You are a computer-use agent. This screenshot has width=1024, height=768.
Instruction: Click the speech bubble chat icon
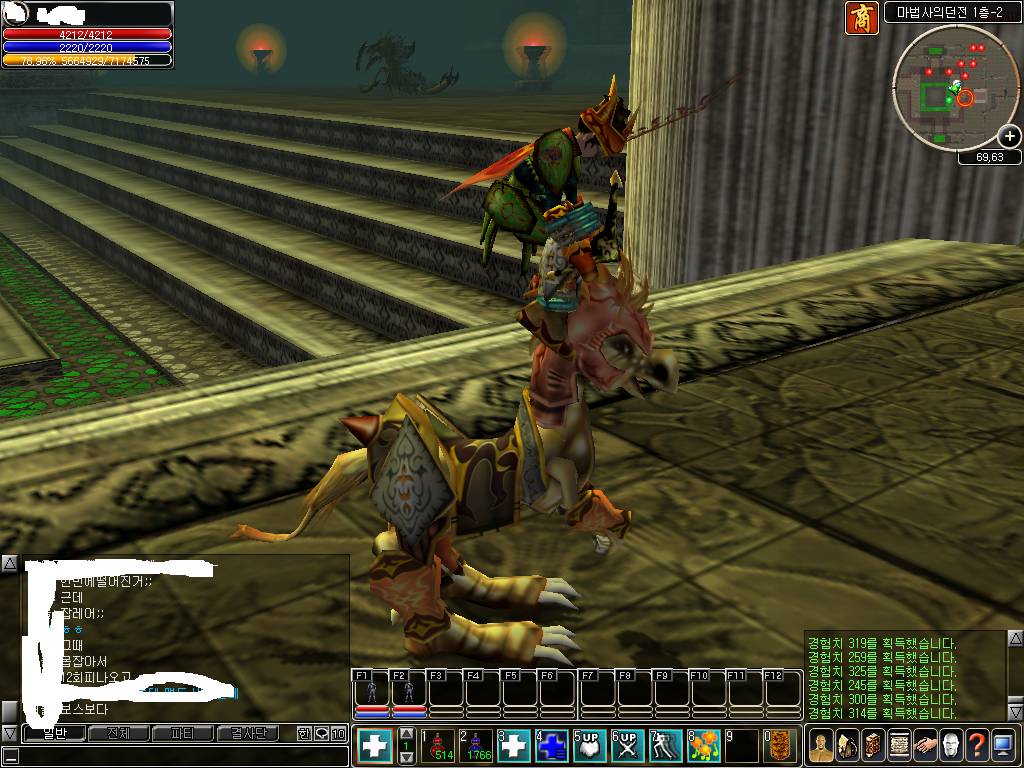click(321, 734)
